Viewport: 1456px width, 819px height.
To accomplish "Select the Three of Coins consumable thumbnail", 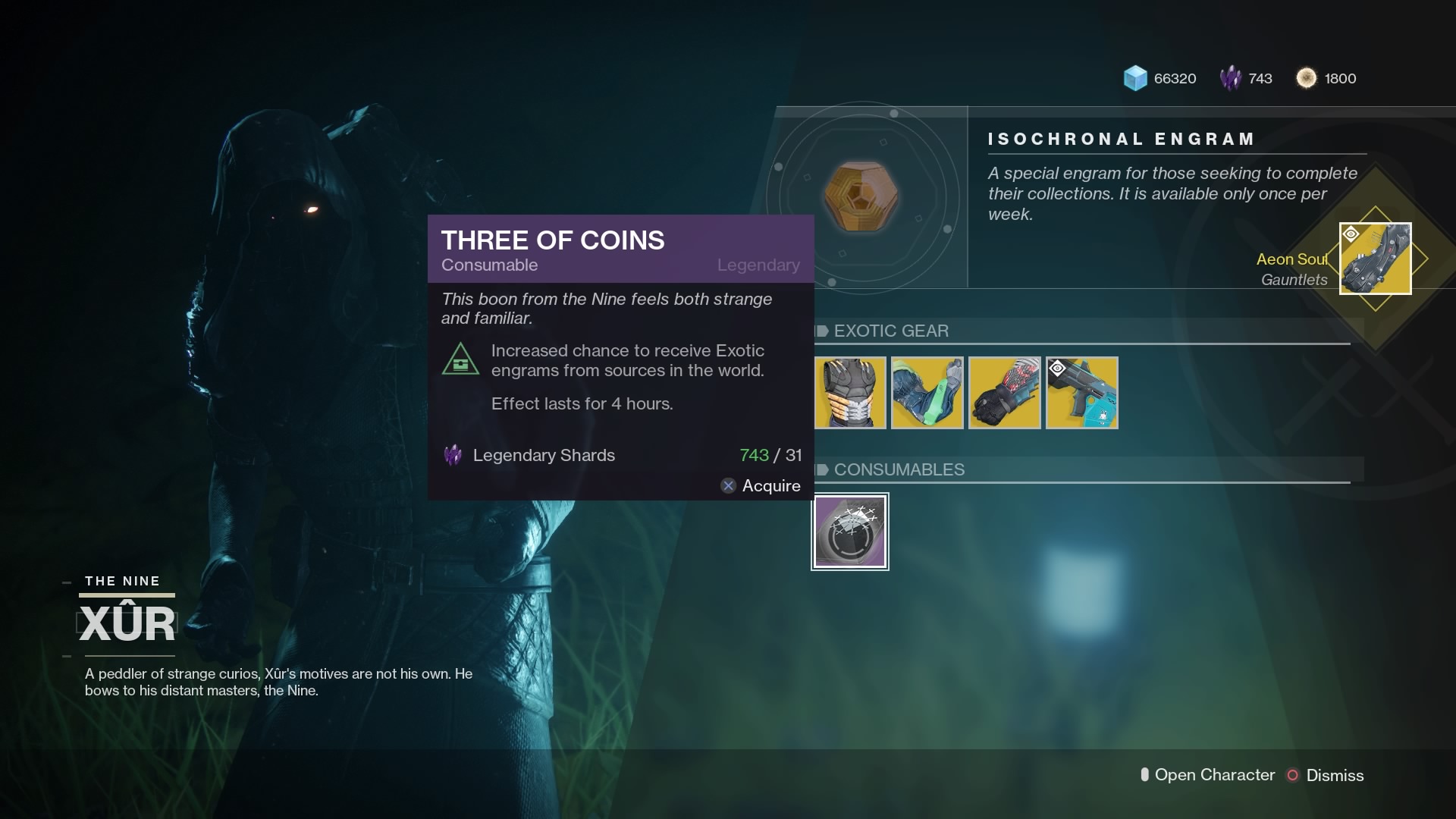I will [x=850, y=531].
